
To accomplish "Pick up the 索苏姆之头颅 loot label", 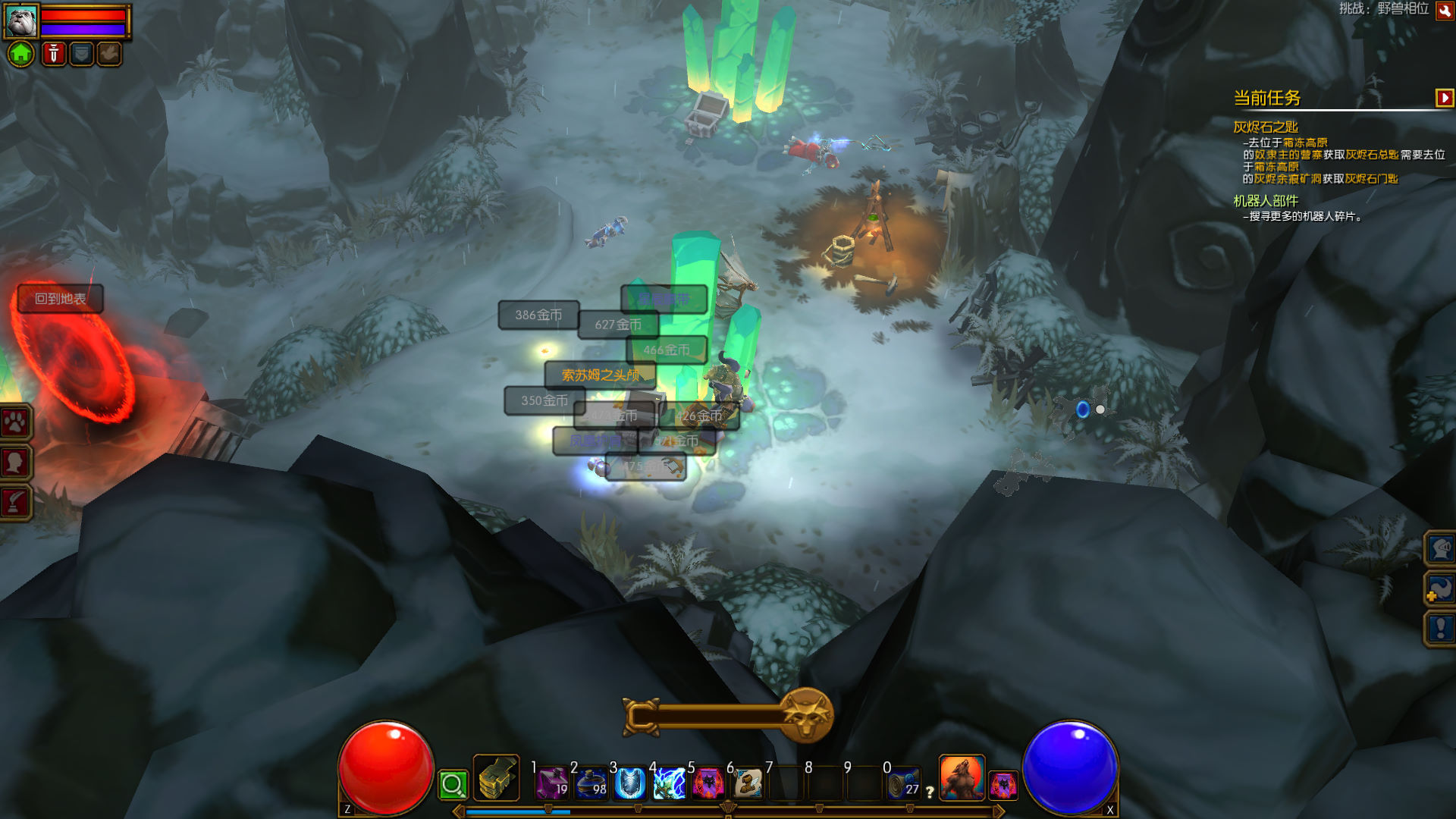I will (x=600, y=375).
